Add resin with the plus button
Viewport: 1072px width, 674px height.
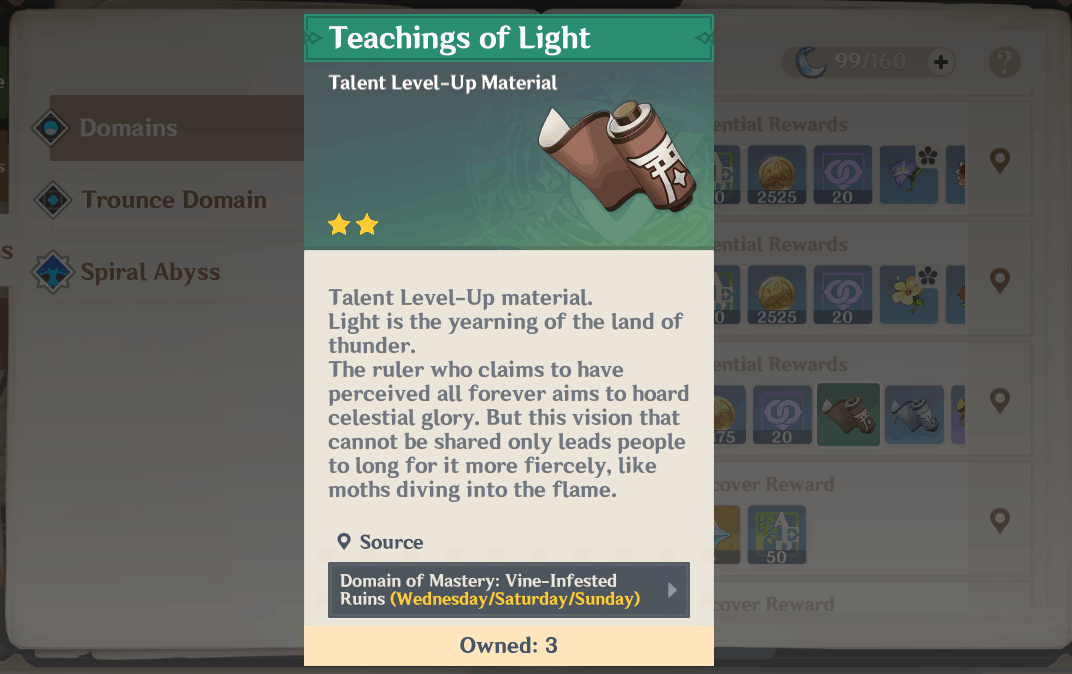coord(940,62)
